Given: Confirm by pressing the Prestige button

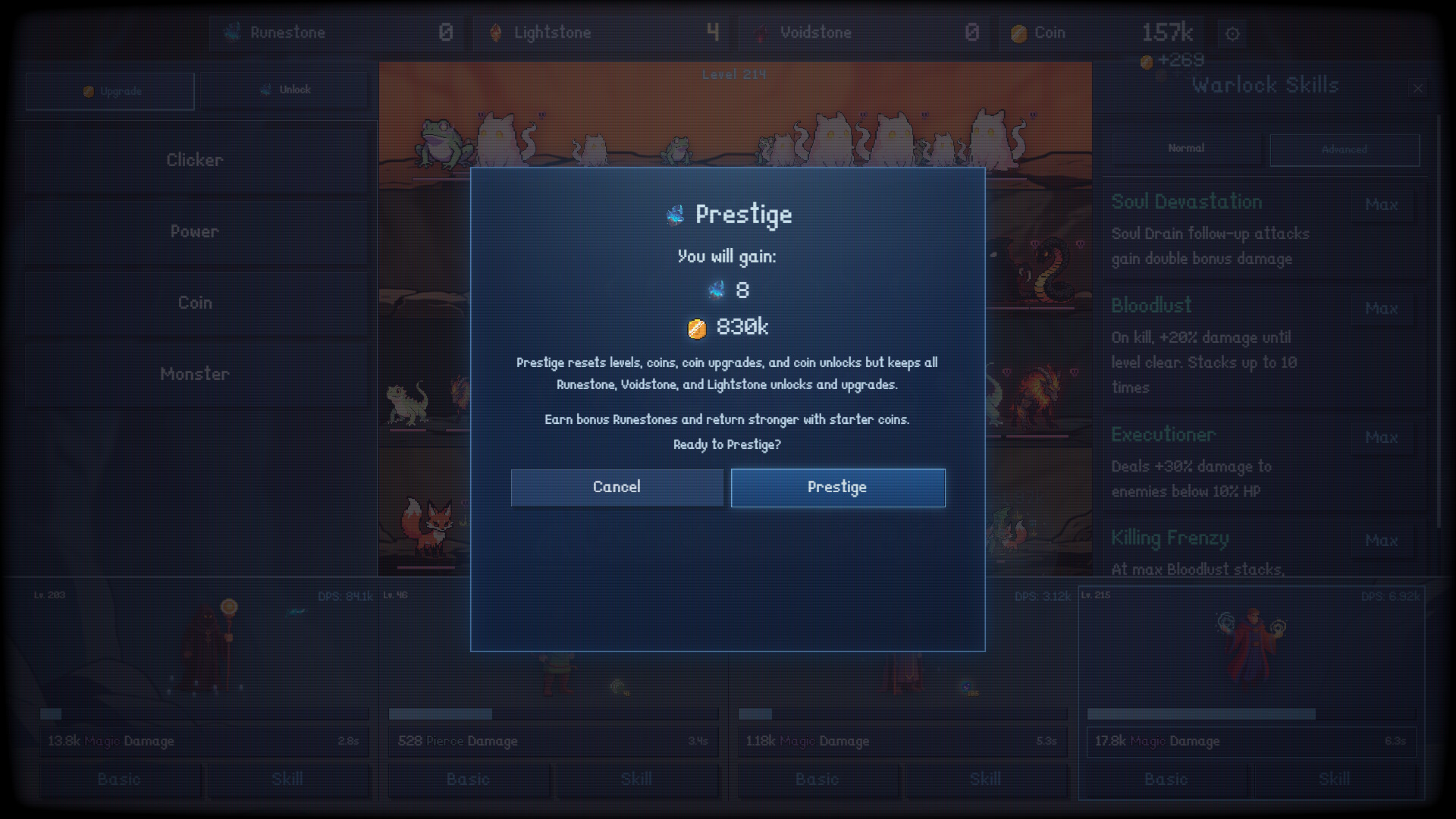Looking at the screenshot, I should (x=837, y=487).
